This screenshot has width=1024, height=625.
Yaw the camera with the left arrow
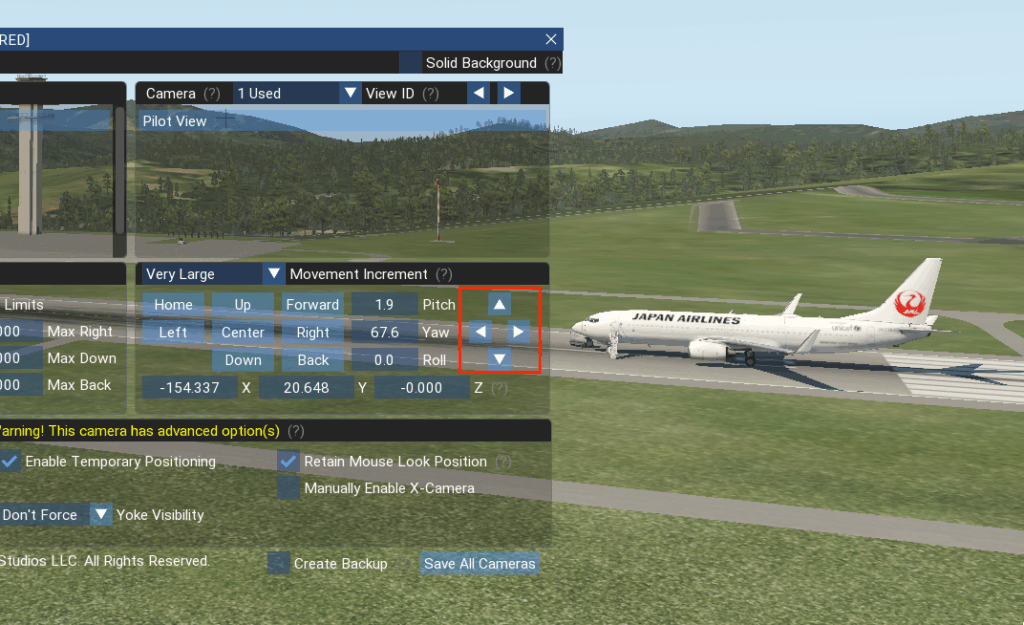[x=480, y=331]
